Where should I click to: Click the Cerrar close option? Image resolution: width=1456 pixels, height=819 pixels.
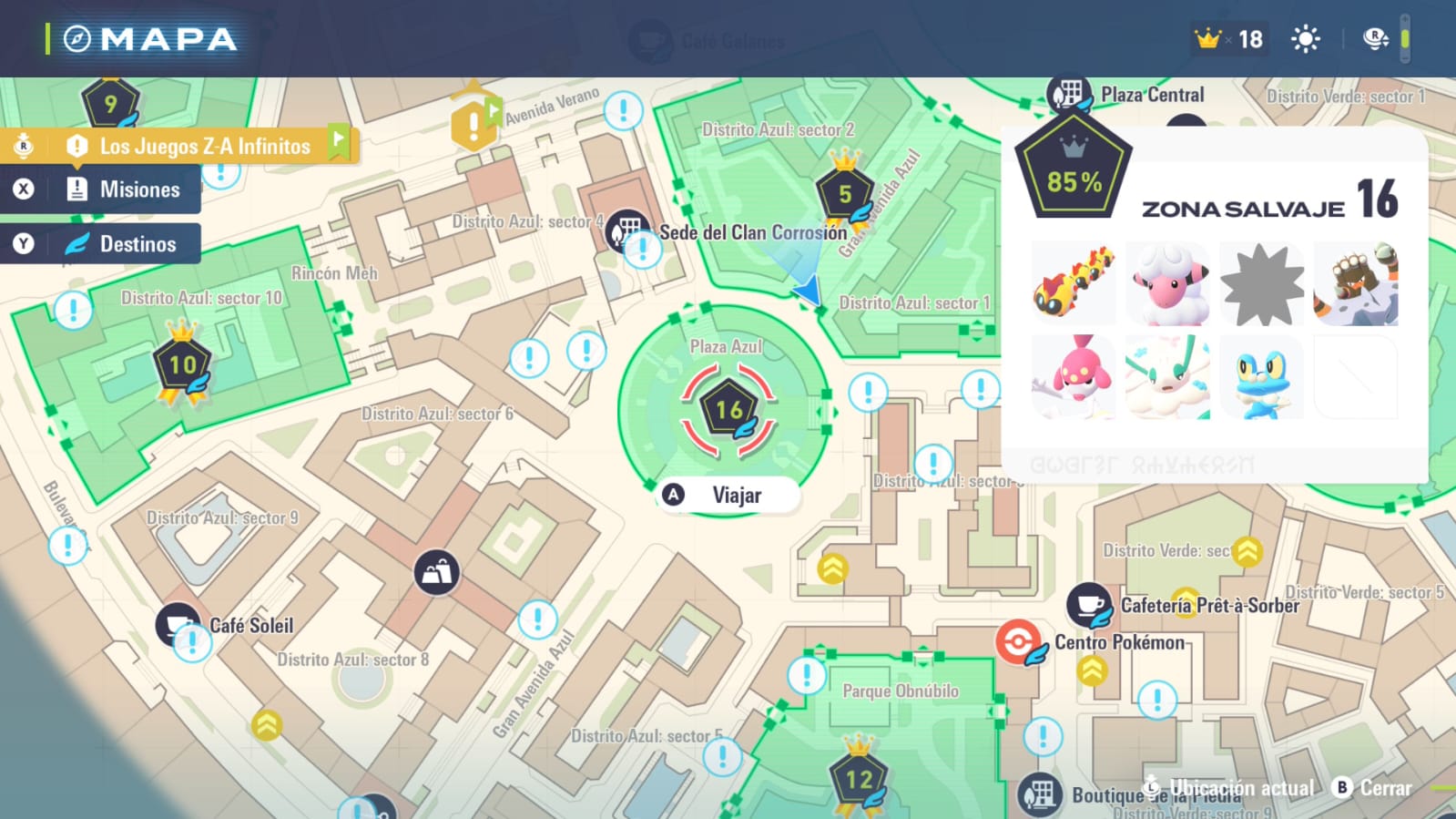point(1373,788)
